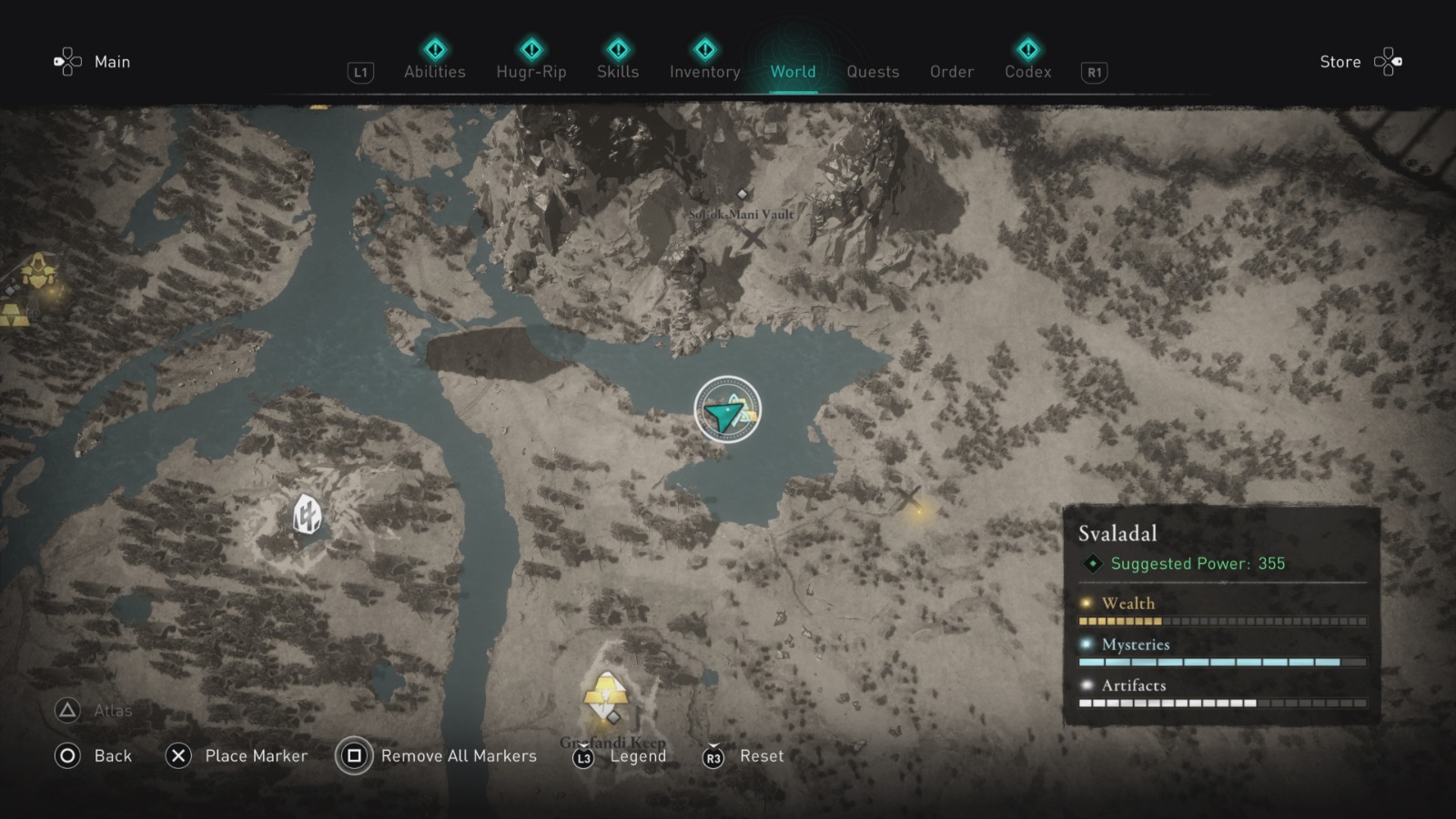Switch to the Quests tab
1456x819 pixels.
tap(872, 72)
